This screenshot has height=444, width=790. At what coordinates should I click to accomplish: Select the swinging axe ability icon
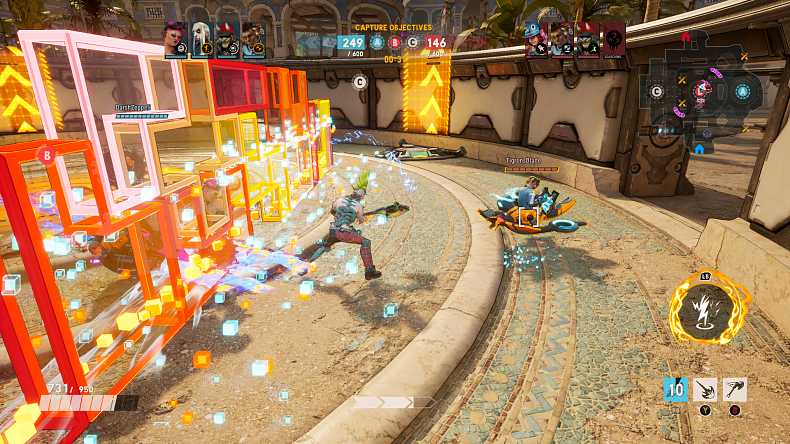[706, 390]
